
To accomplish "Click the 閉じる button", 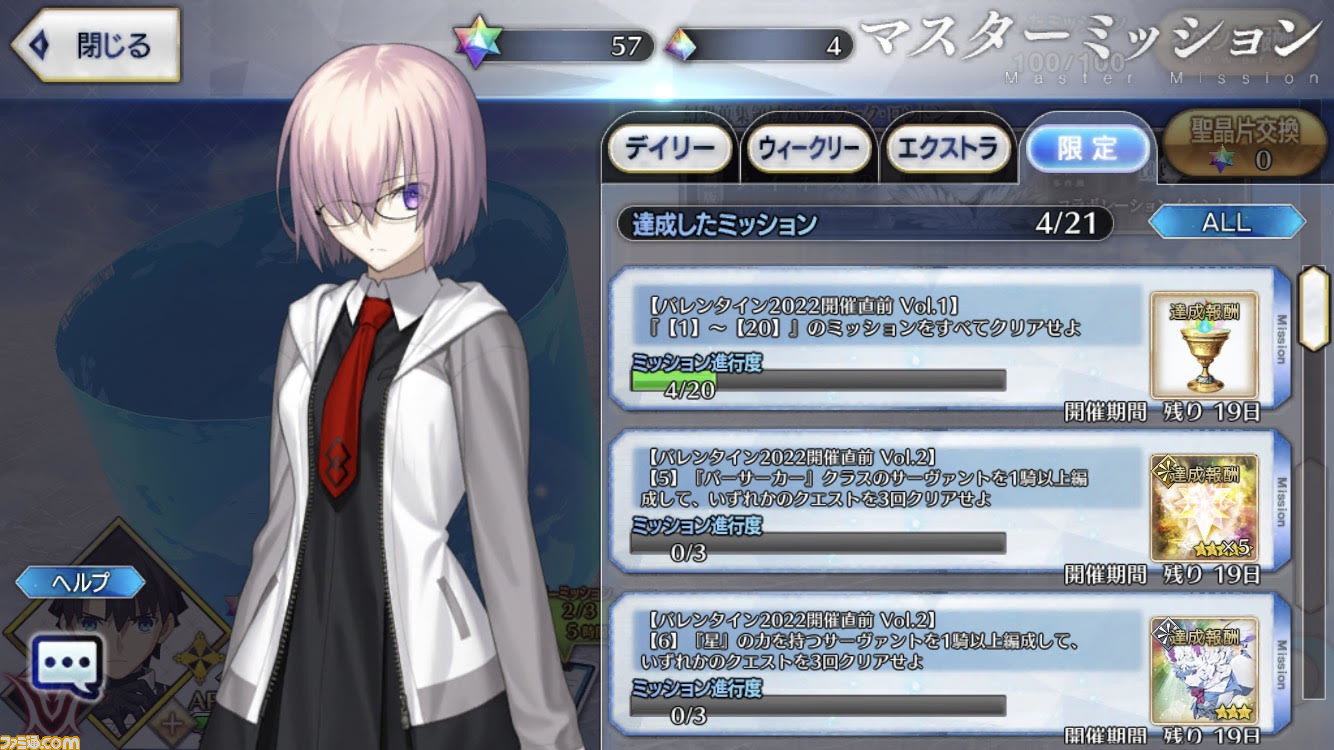I will 93,43.
